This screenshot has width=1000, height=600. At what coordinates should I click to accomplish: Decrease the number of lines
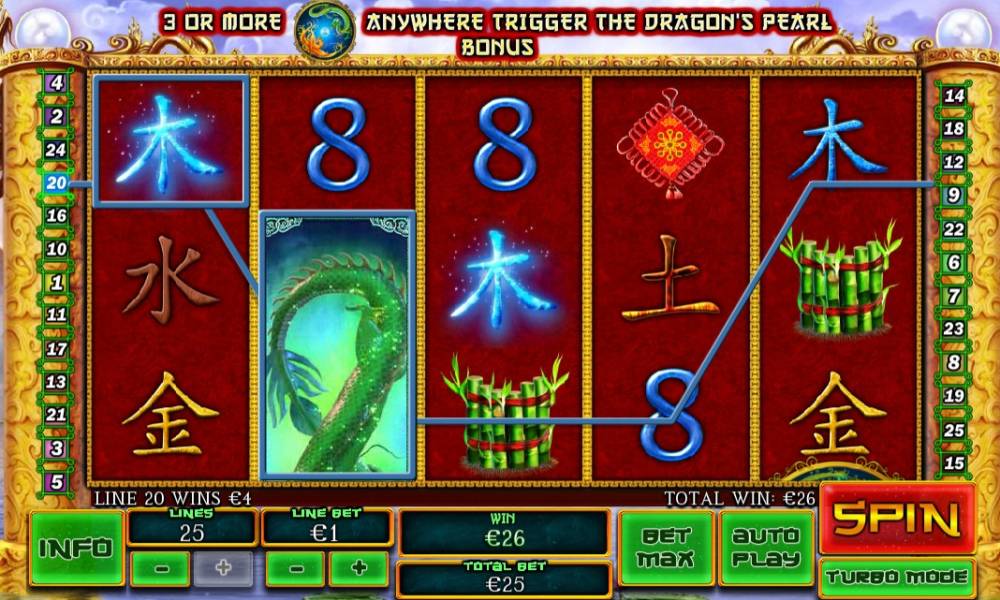(x=160, y=568)
